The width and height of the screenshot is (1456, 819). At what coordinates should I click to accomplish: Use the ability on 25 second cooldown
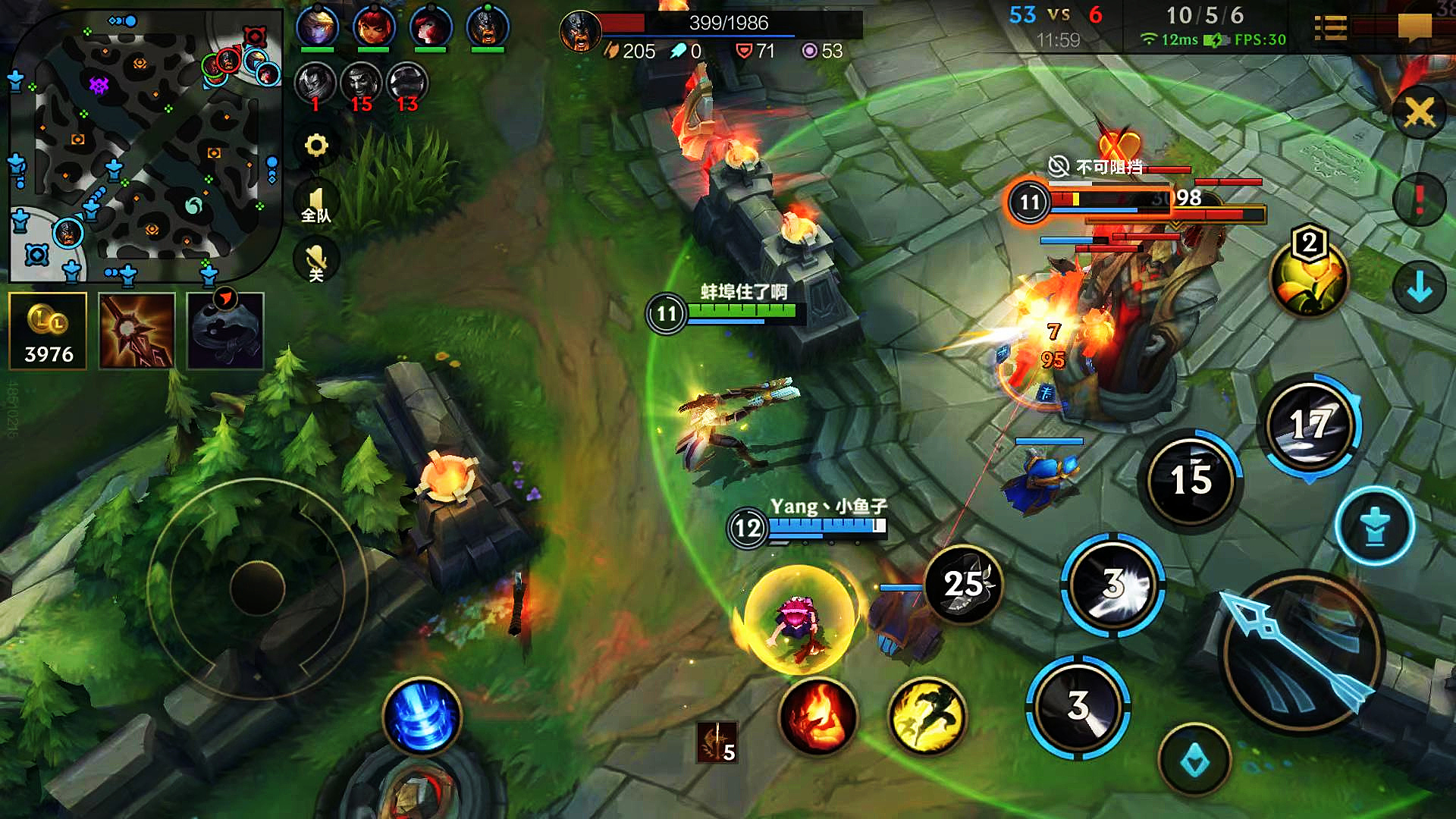[x=963, y=585]
